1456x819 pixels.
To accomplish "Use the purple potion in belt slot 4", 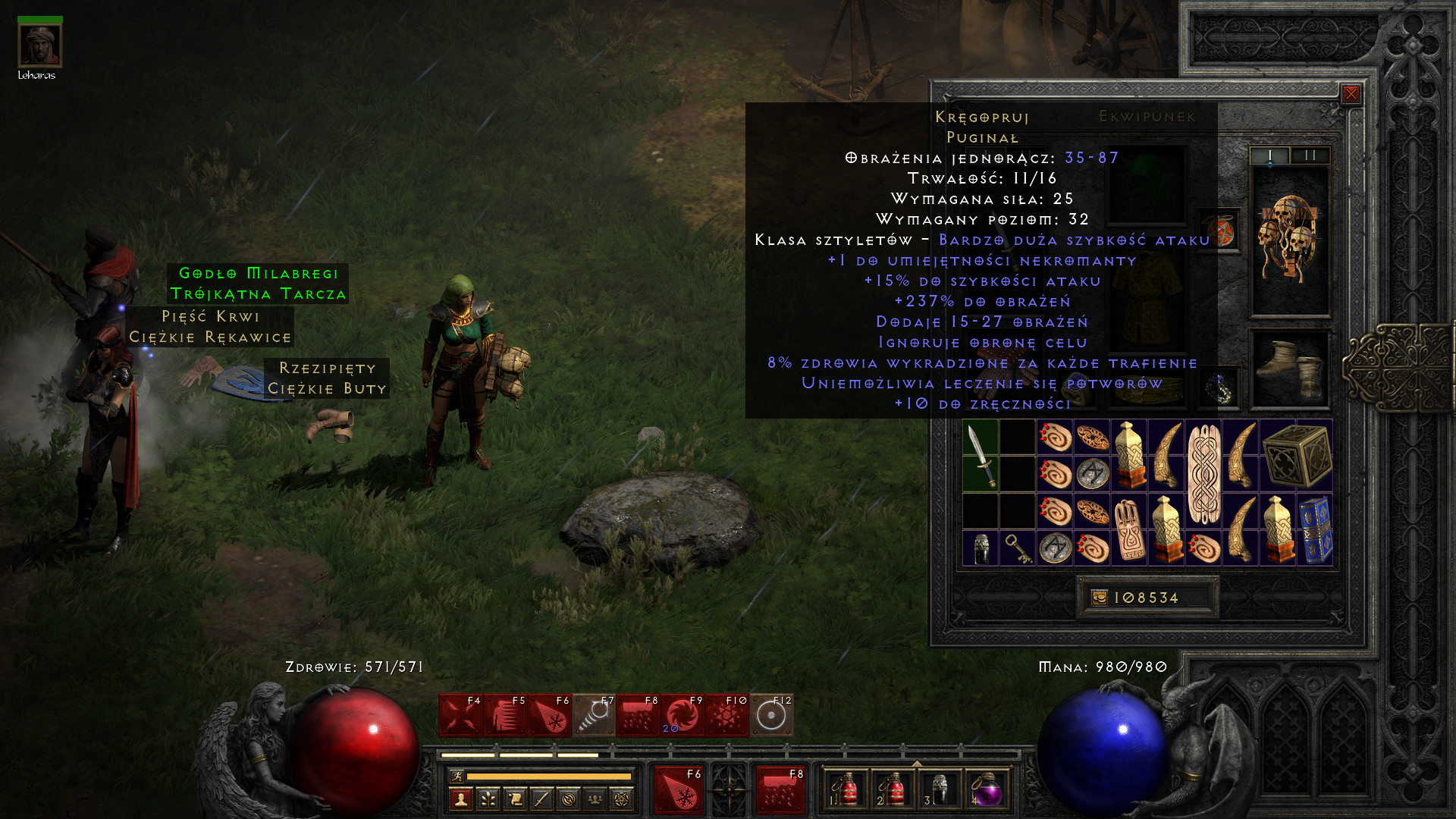I will [986, 790].
